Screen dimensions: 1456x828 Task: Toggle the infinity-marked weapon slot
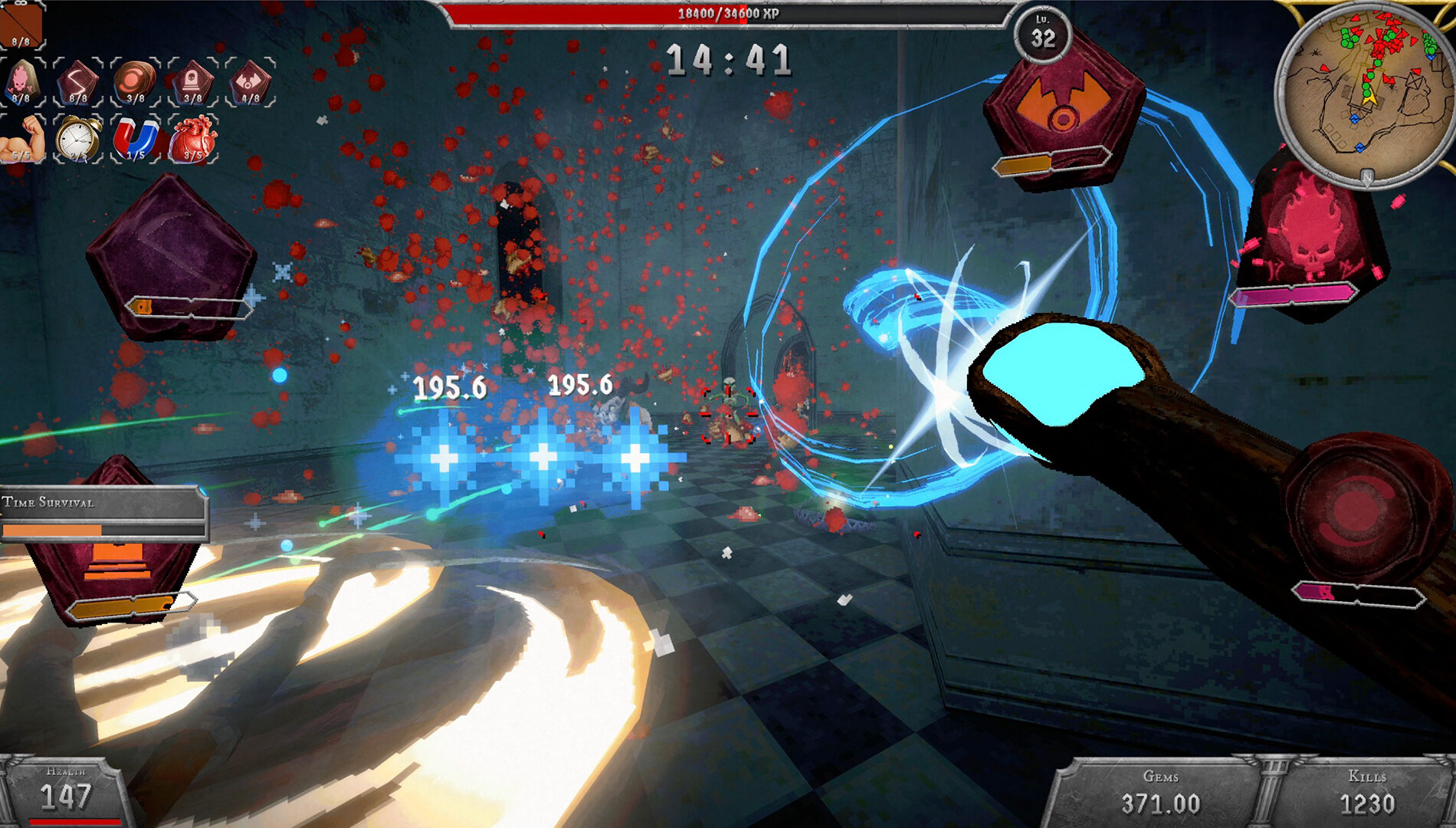[21, 25]
